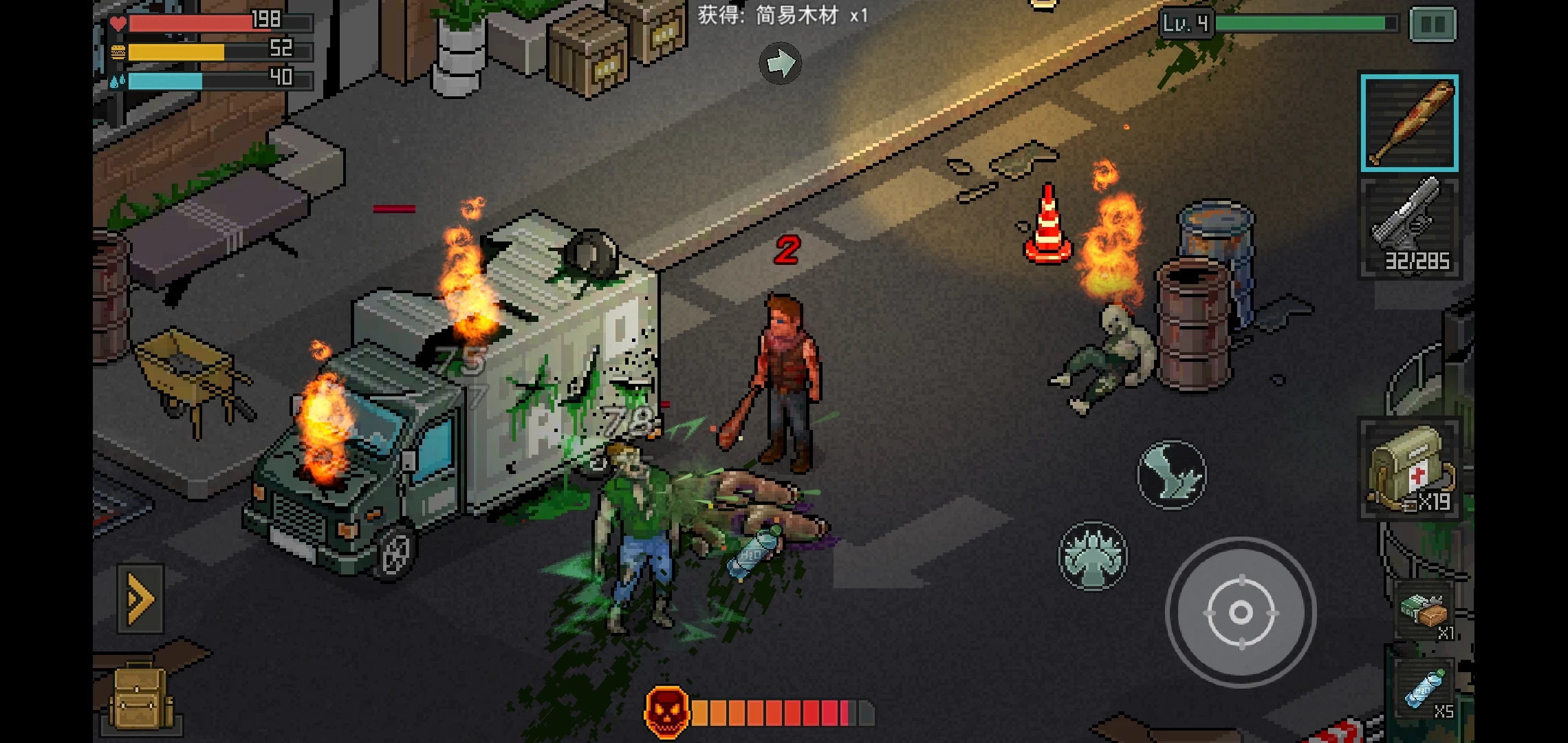Screen dimensions: 1568x743
Task: Pause the game with the pause button
Action: coord(1433,25)
